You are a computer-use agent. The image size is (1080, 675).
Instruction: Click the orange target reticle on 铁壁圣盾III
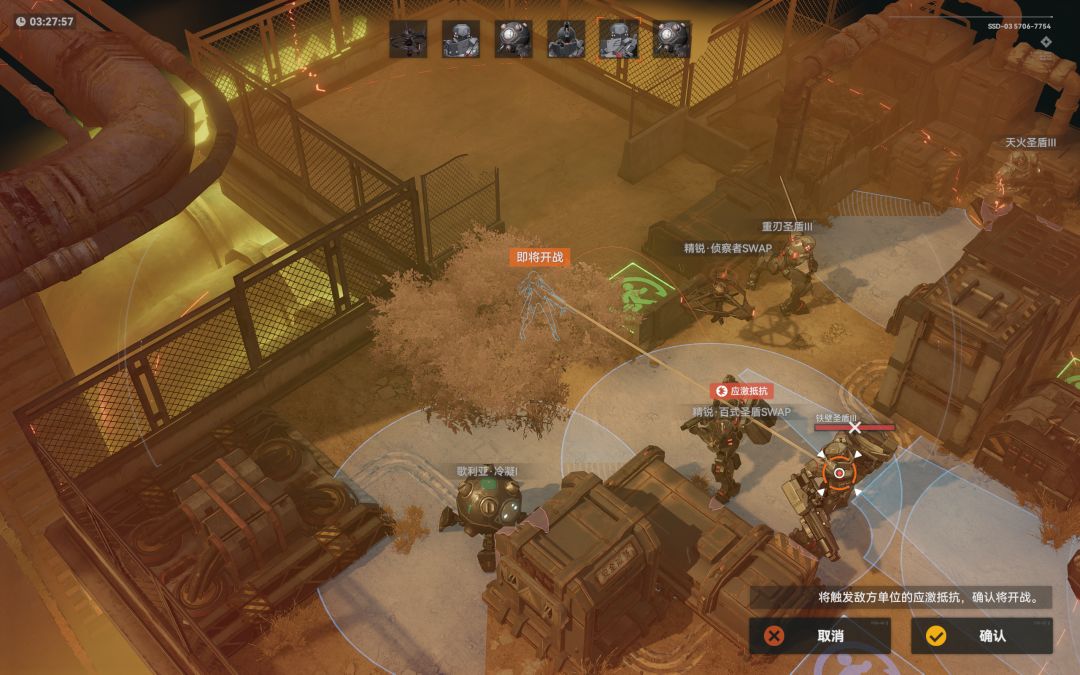click(840, 473)
